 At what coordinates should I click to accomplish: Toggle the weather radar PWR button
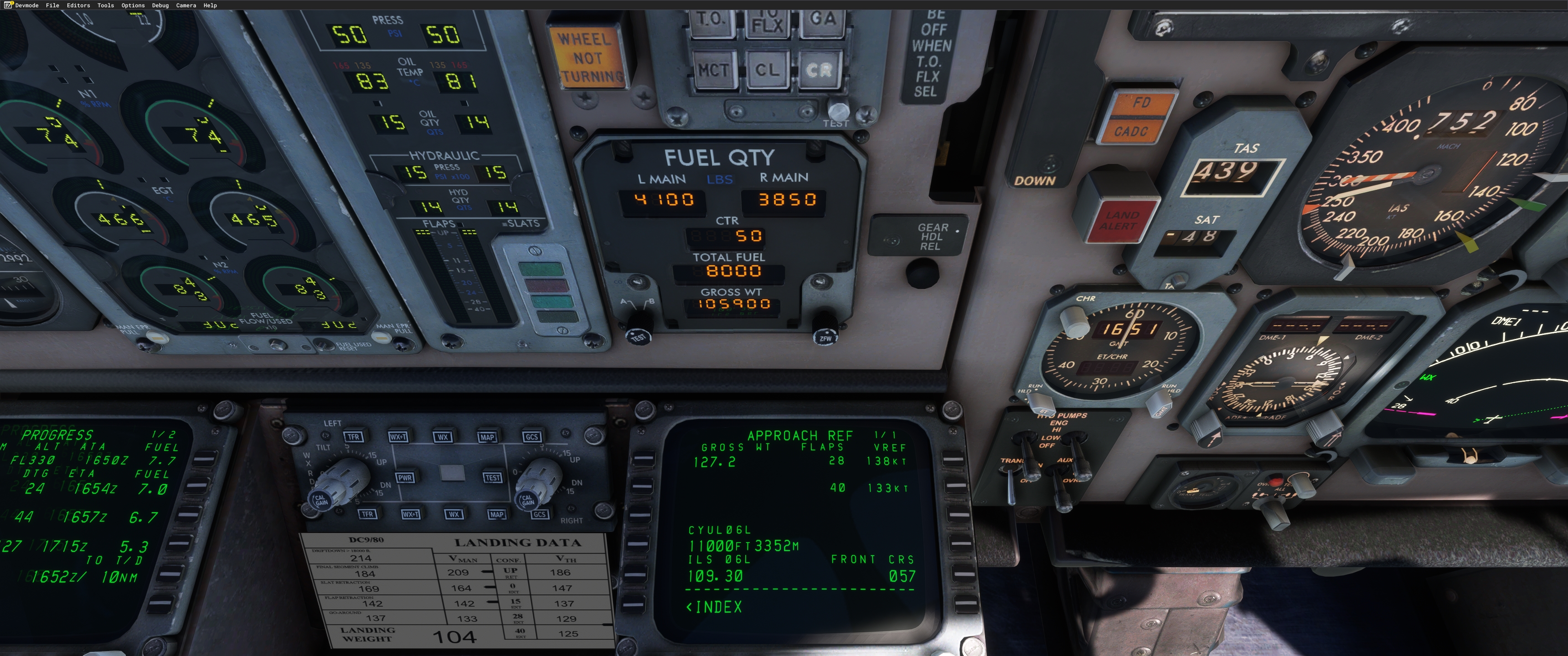click(x=405, y=478)
